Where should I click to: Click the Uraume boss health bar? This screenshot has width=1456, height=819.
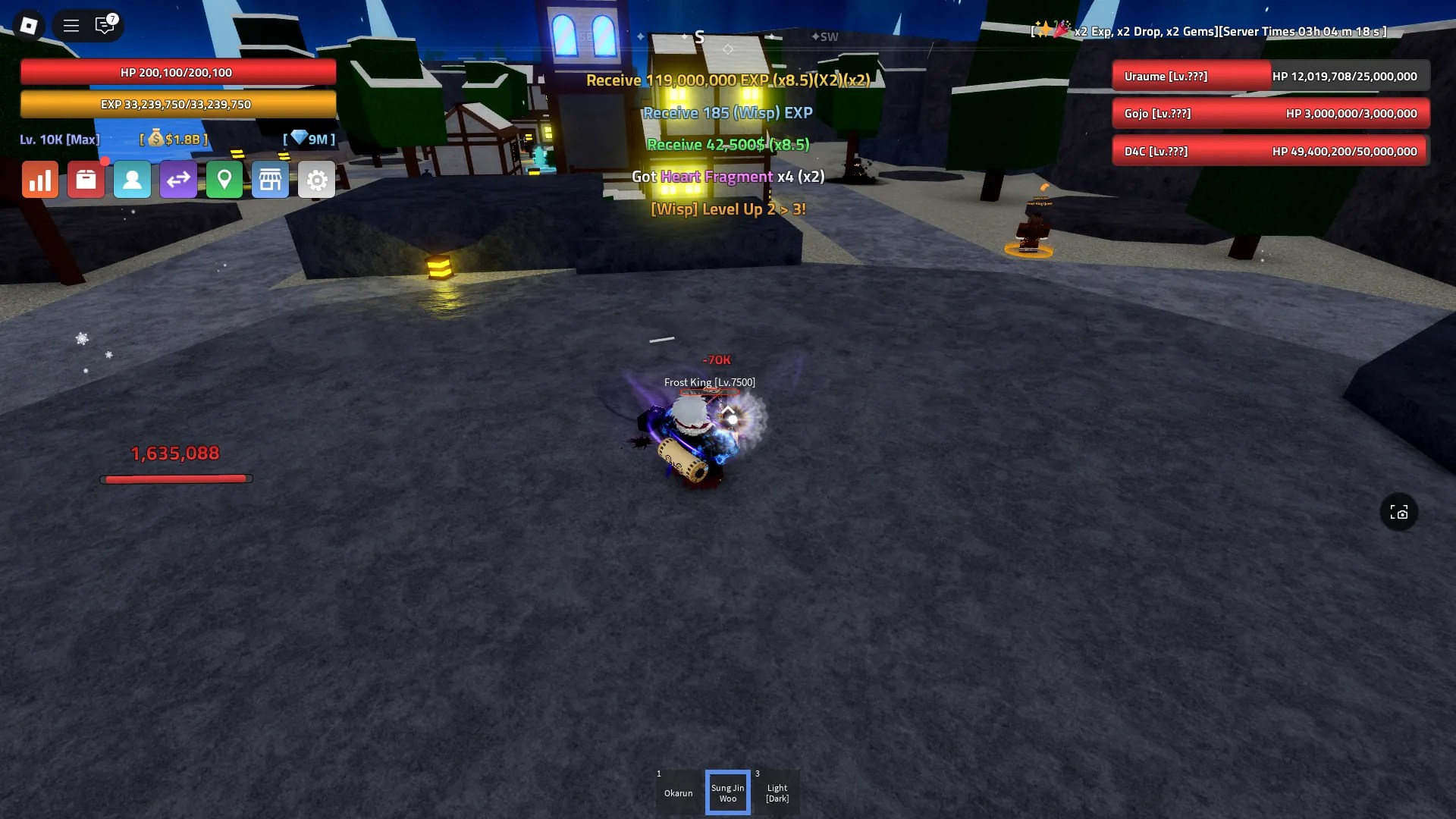pos(1271,76)
